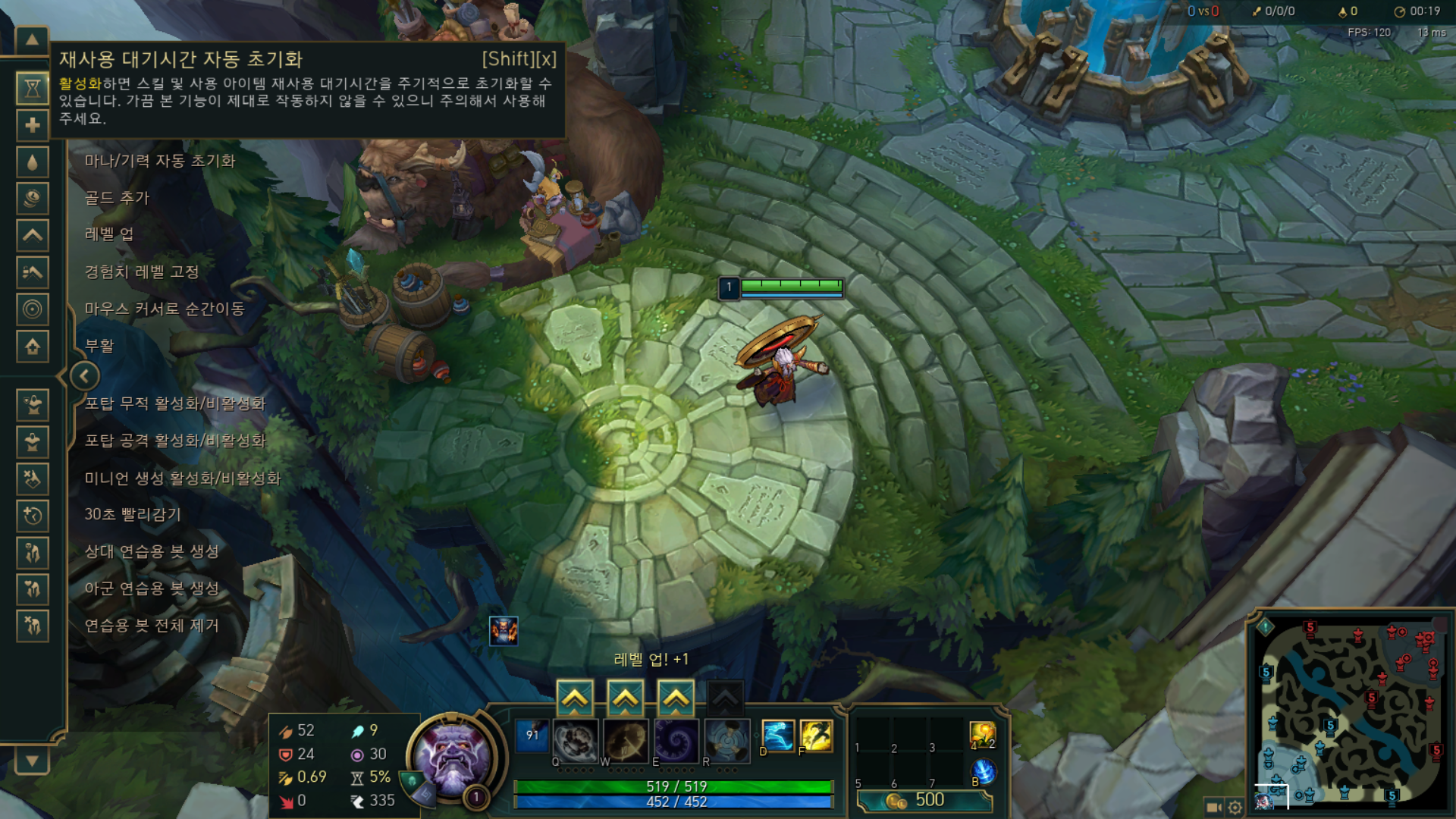The image size is (1456, 819).
Task: Open the settings gear near the minimap
Action: click(1234, 808)
